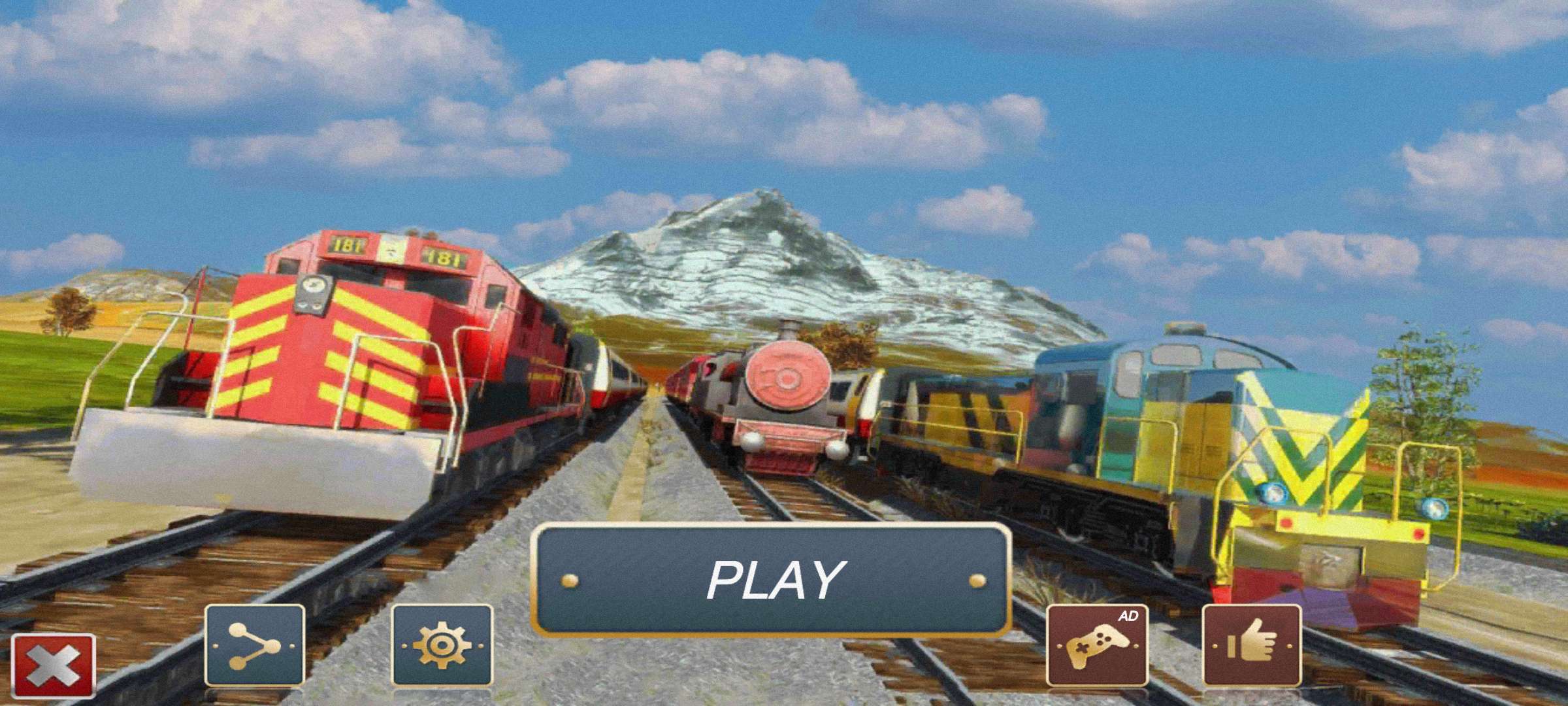Click the thumbs-up rate button
The image size is (1568, 706).
click(x=1252, y=645)
